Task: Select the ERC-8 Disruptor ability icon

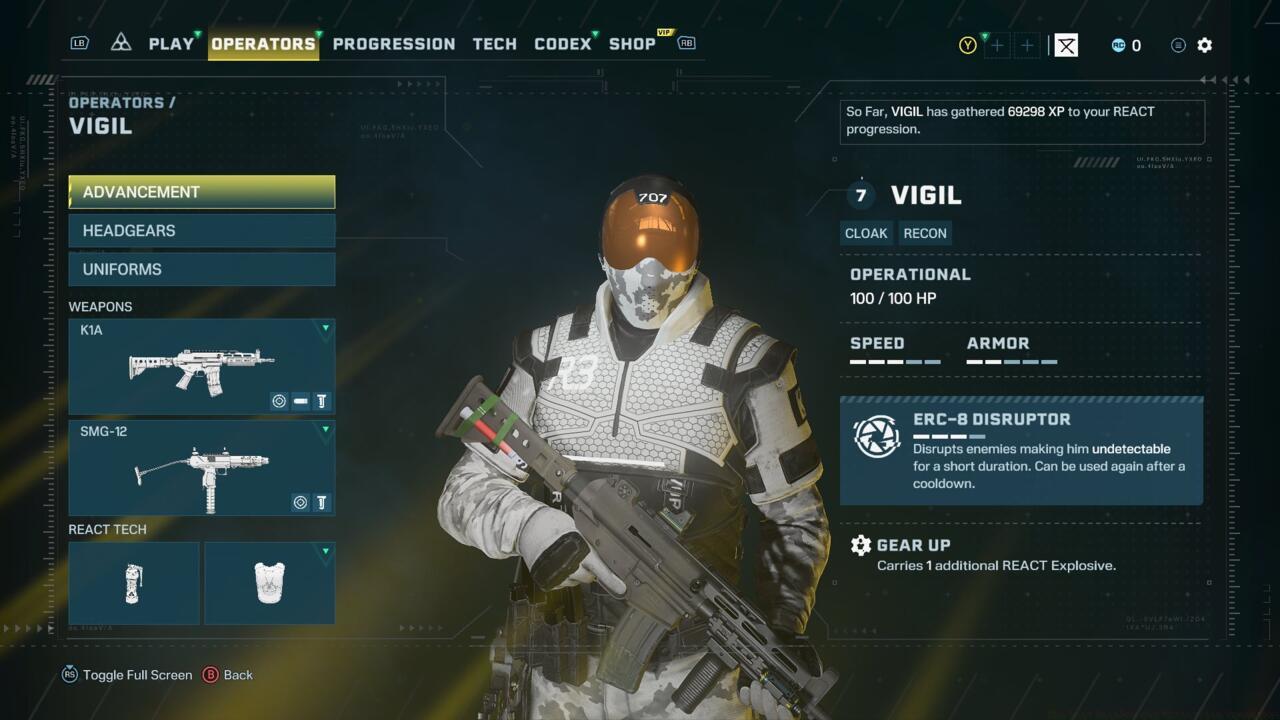Action: pyautogui.click(x=877, y=437)
